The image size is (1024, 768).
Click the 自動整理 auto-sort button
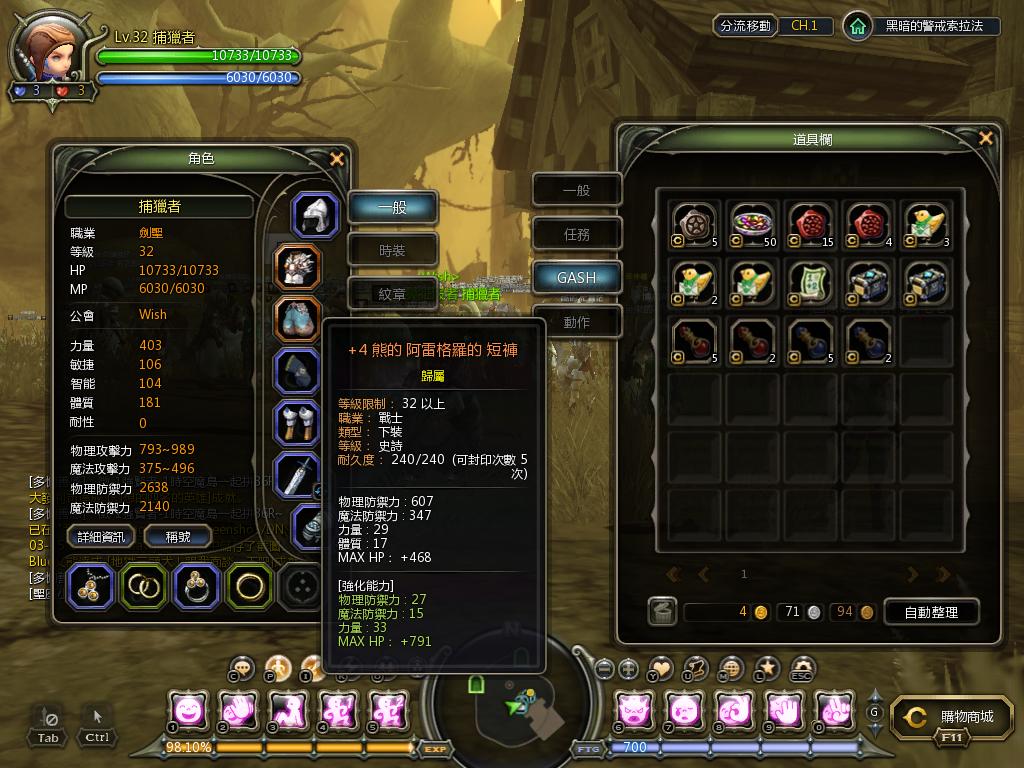pyautogui.click(x=931, y=612)
